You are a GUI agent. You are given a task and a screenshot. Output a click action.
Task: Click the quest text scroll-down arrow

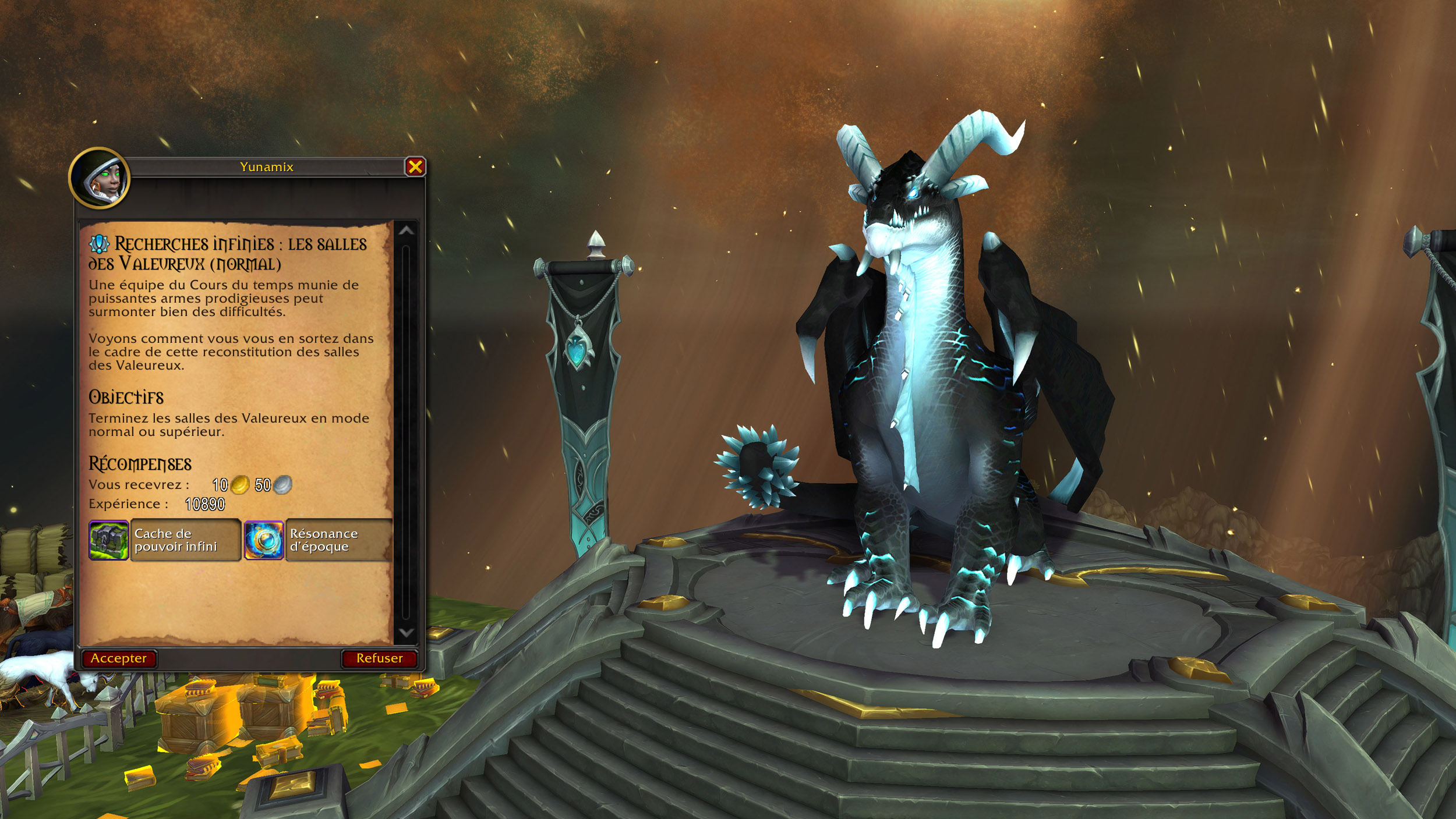[x=406, y=633]
